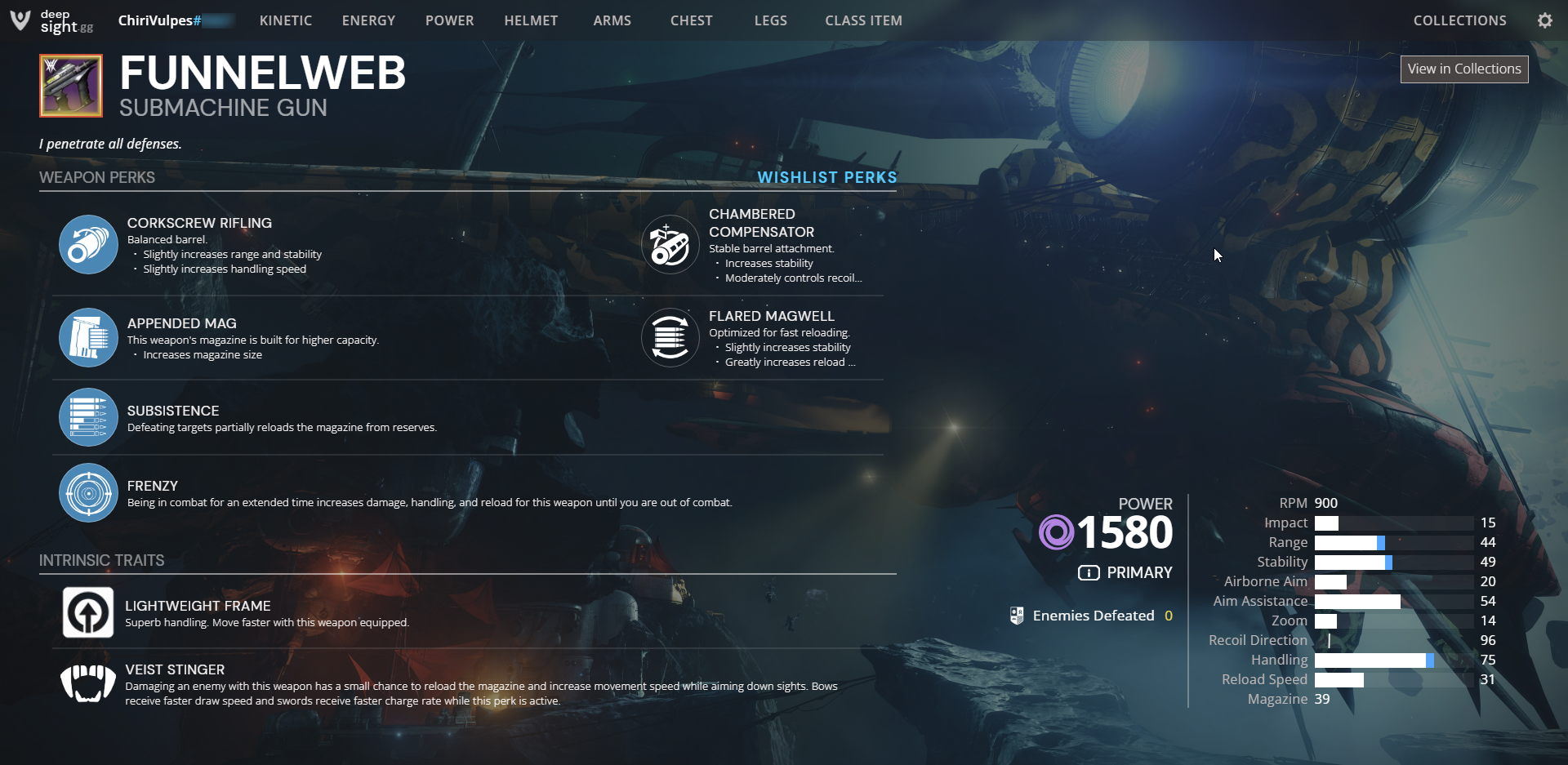Image resolution: width=1568 pixels, height=765 pixels.
Task: Select the Chambered Compensator perk icon
Action: [670, 244]
